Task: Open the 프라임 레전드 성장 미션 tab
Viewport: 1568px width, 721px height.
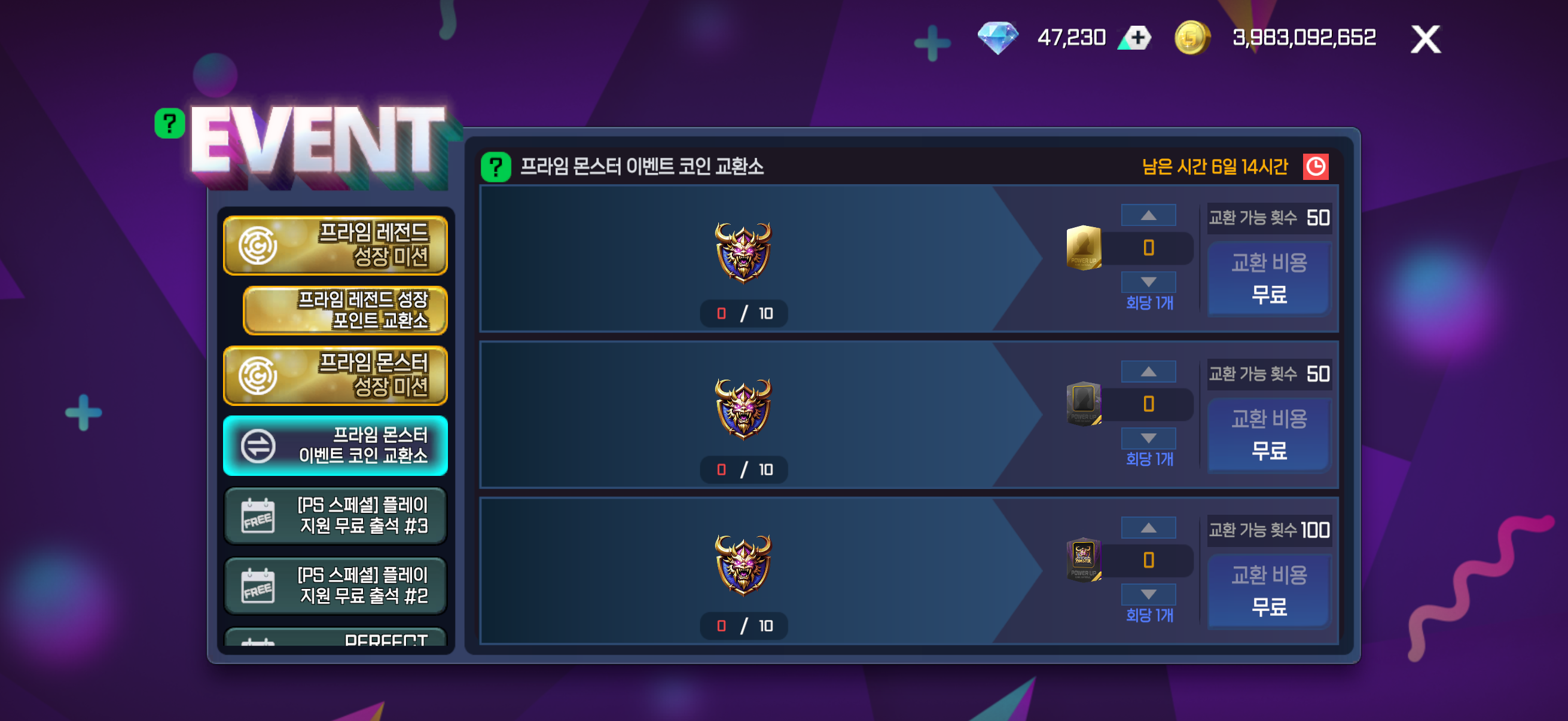Action: (335, 245)
